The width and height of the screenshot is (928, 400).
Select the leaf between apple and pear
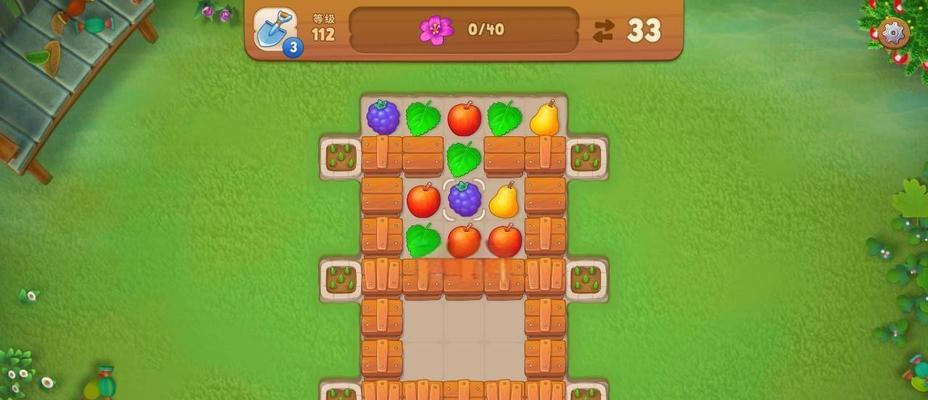point(504,118)
